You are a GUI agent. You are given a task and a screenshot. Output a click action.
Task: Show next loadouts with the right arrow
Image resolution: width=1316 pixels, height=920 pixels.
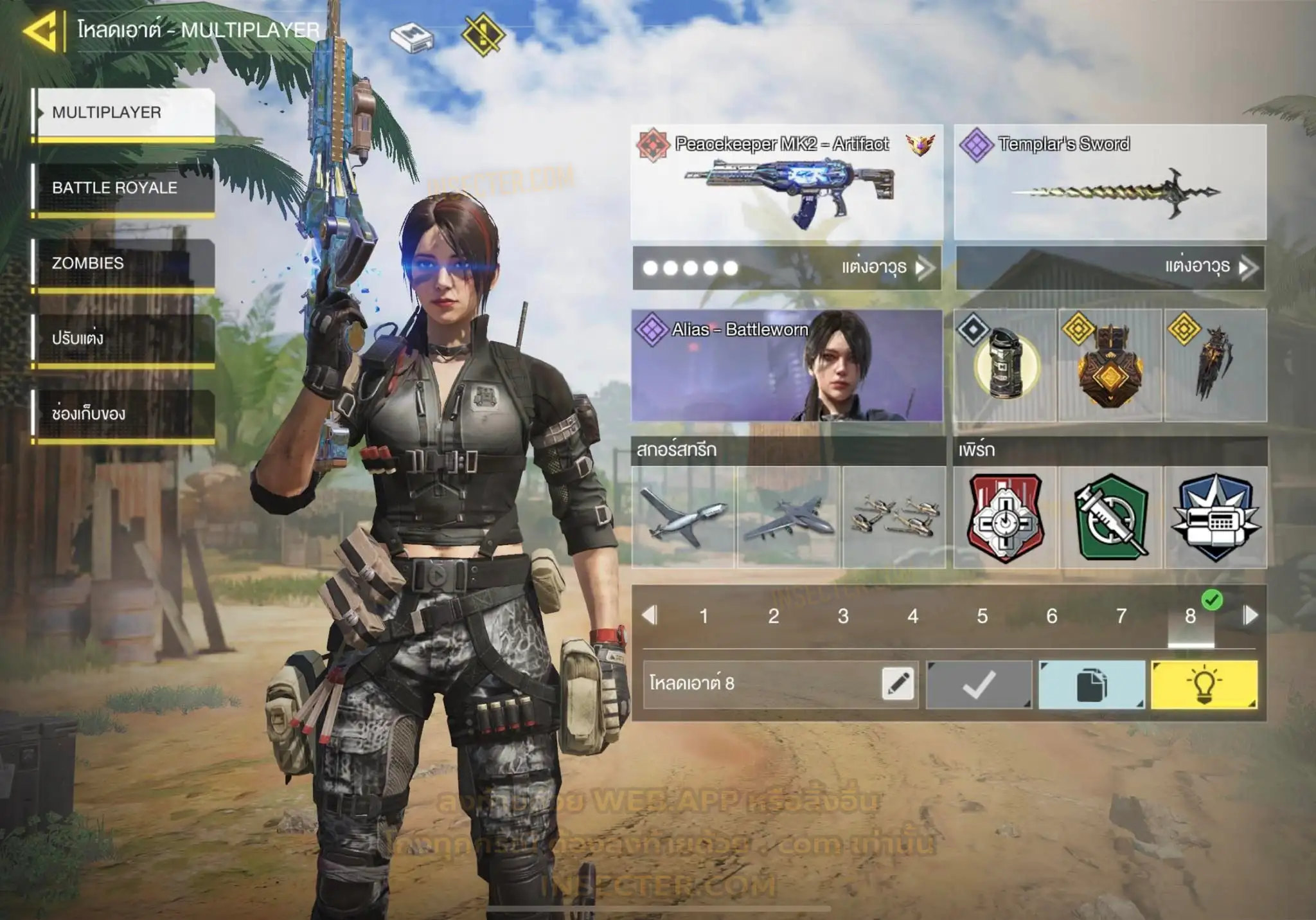point(1250,615)
